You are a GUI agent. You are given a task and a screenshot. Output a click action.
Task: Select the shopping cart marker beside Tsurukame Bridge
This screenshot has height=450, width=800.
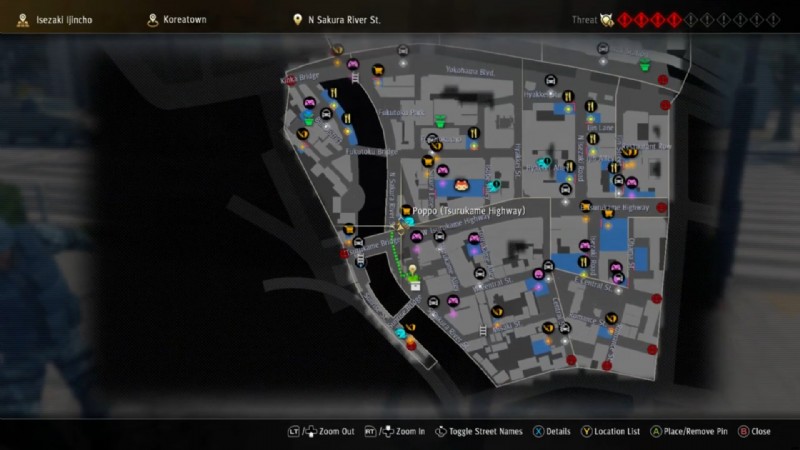[x=349, y=230]
